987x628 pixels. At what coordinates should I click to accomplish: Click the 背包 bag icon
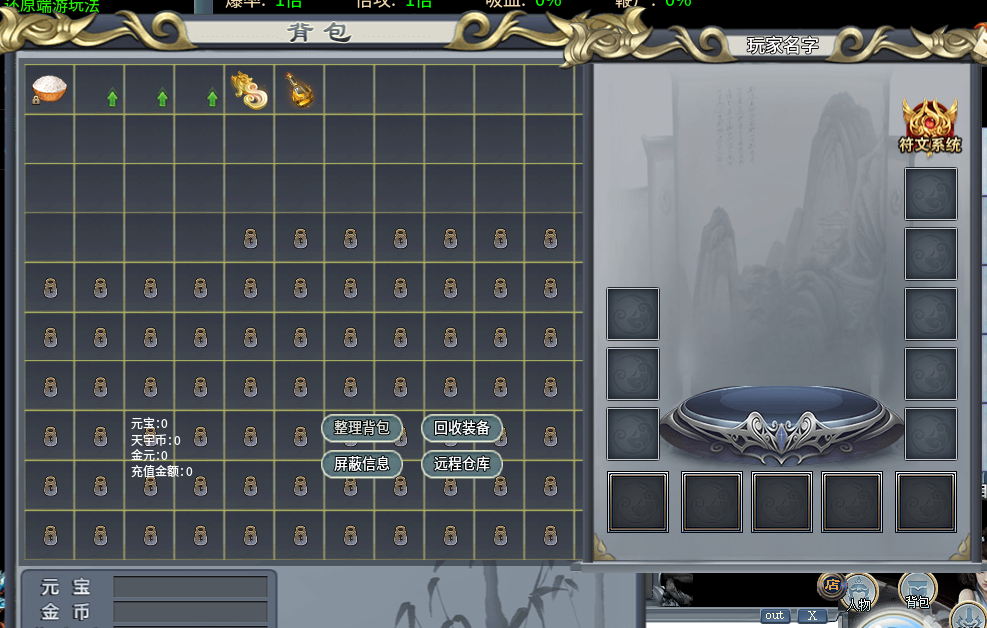point(917,590)
